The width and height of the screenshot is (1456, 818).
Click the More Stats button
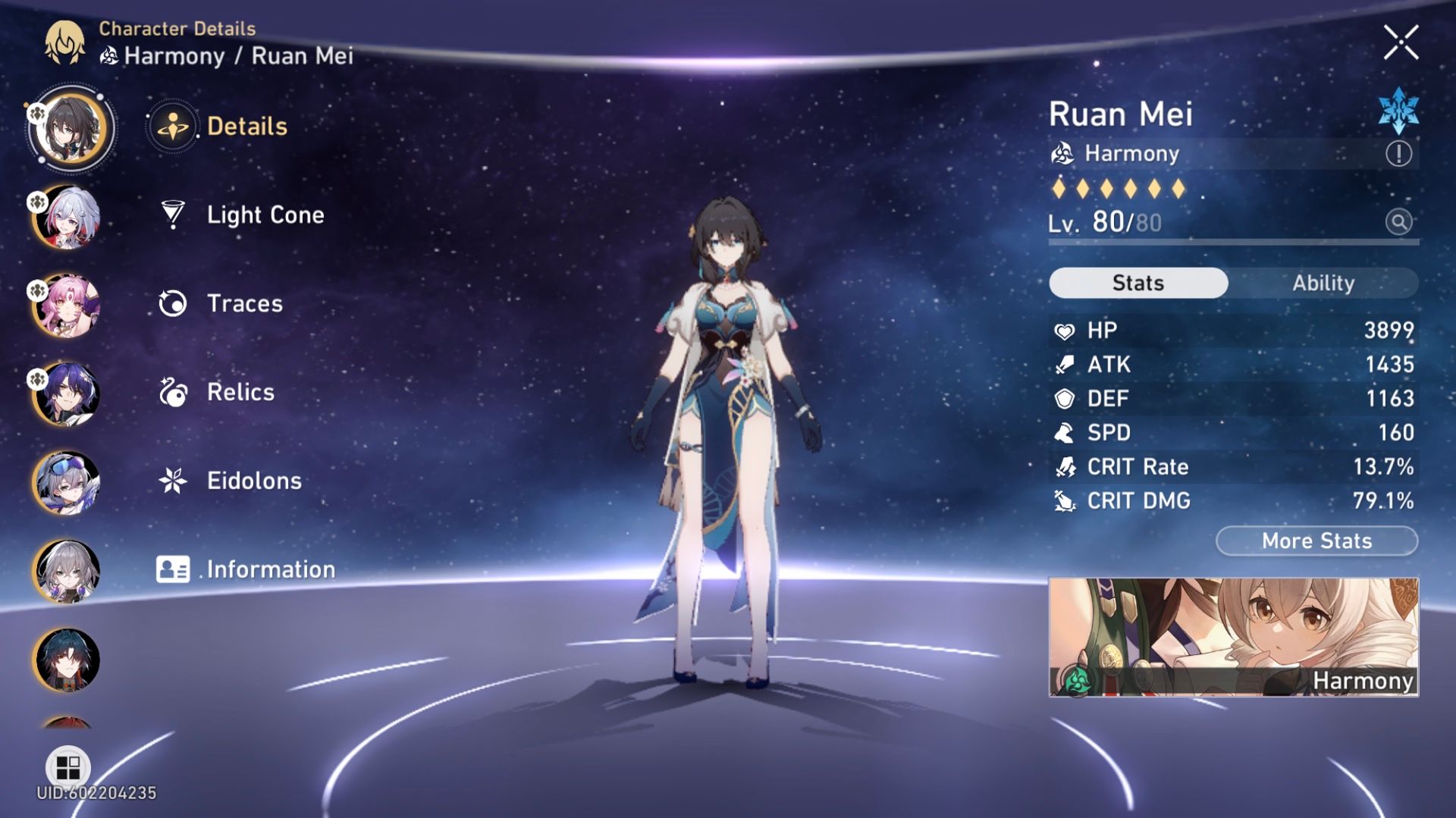[1316, 541]
